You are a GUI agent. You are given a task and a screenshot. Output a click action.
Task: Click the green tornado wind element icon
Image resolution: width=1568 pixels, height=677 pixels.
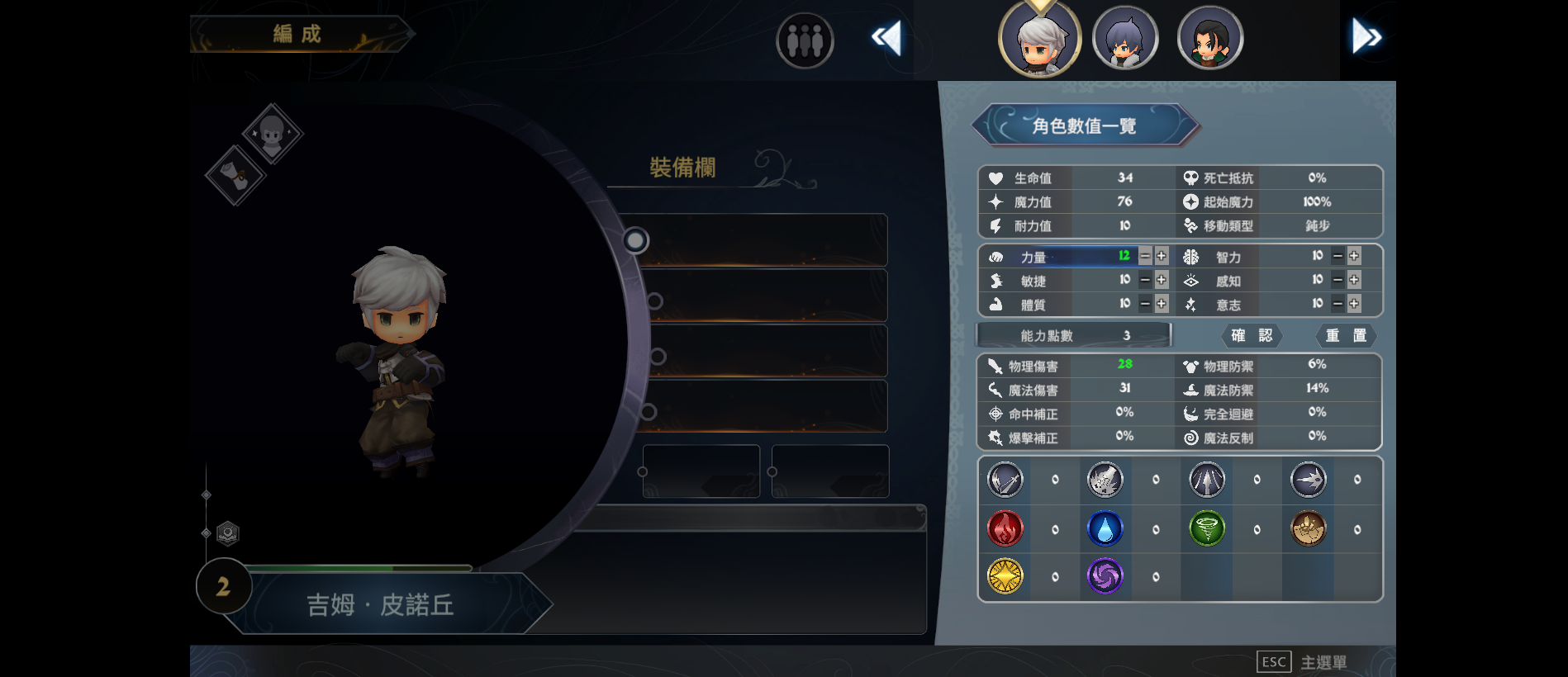tap(1206, 529)
